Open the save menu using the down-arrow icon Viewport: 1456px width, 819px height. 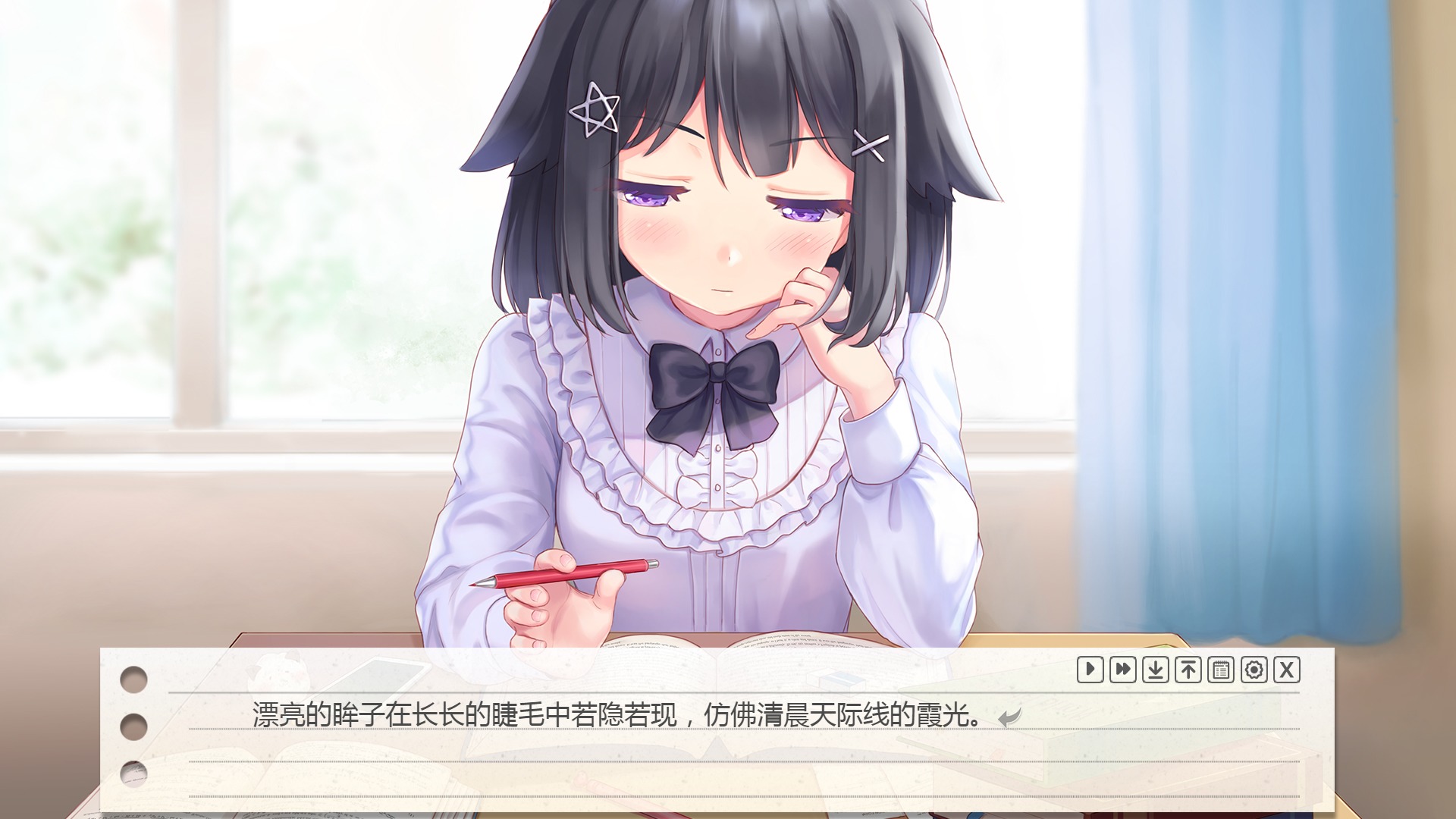click(1155, 670)
